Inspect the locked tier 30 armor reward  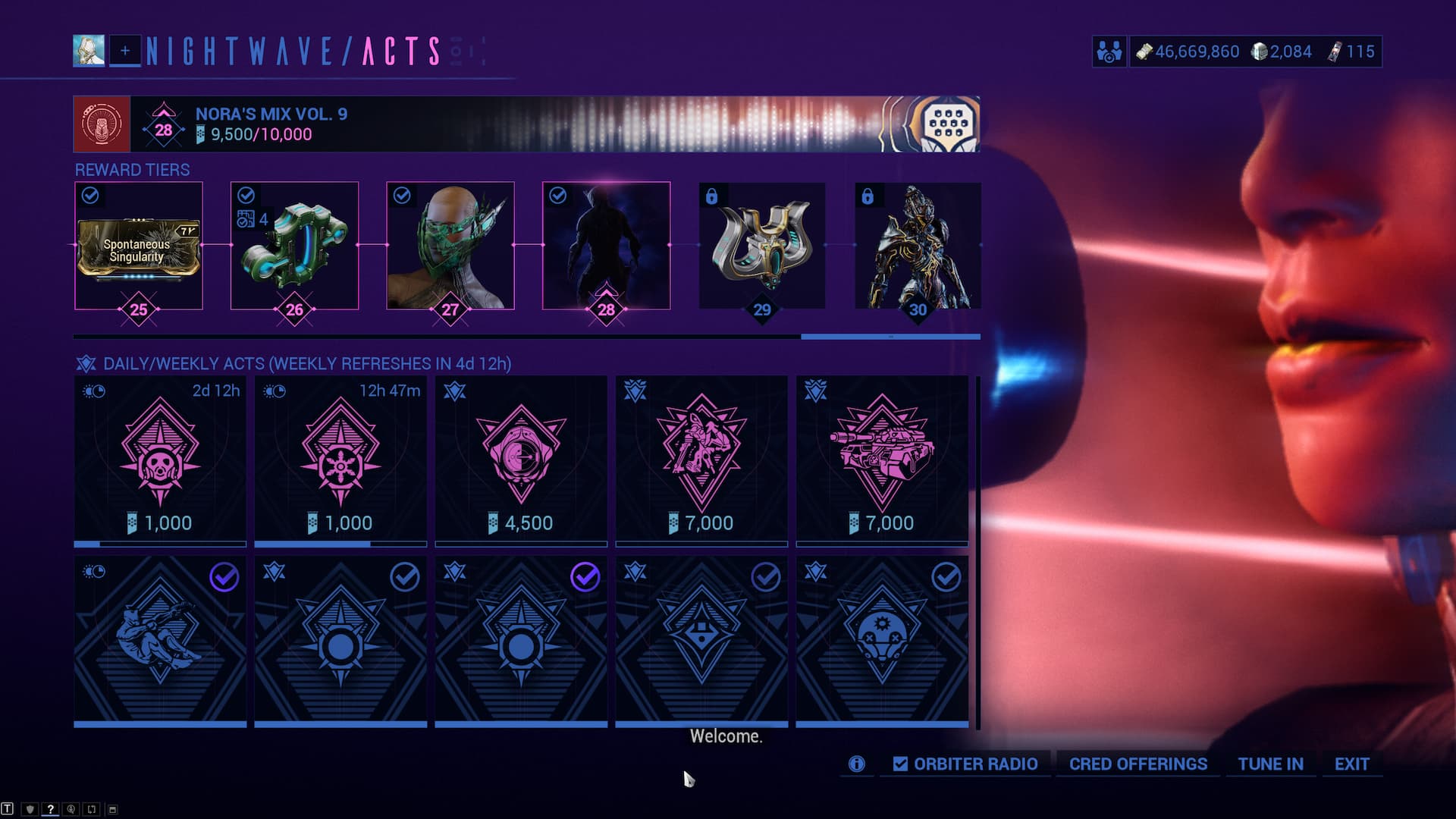918,246
